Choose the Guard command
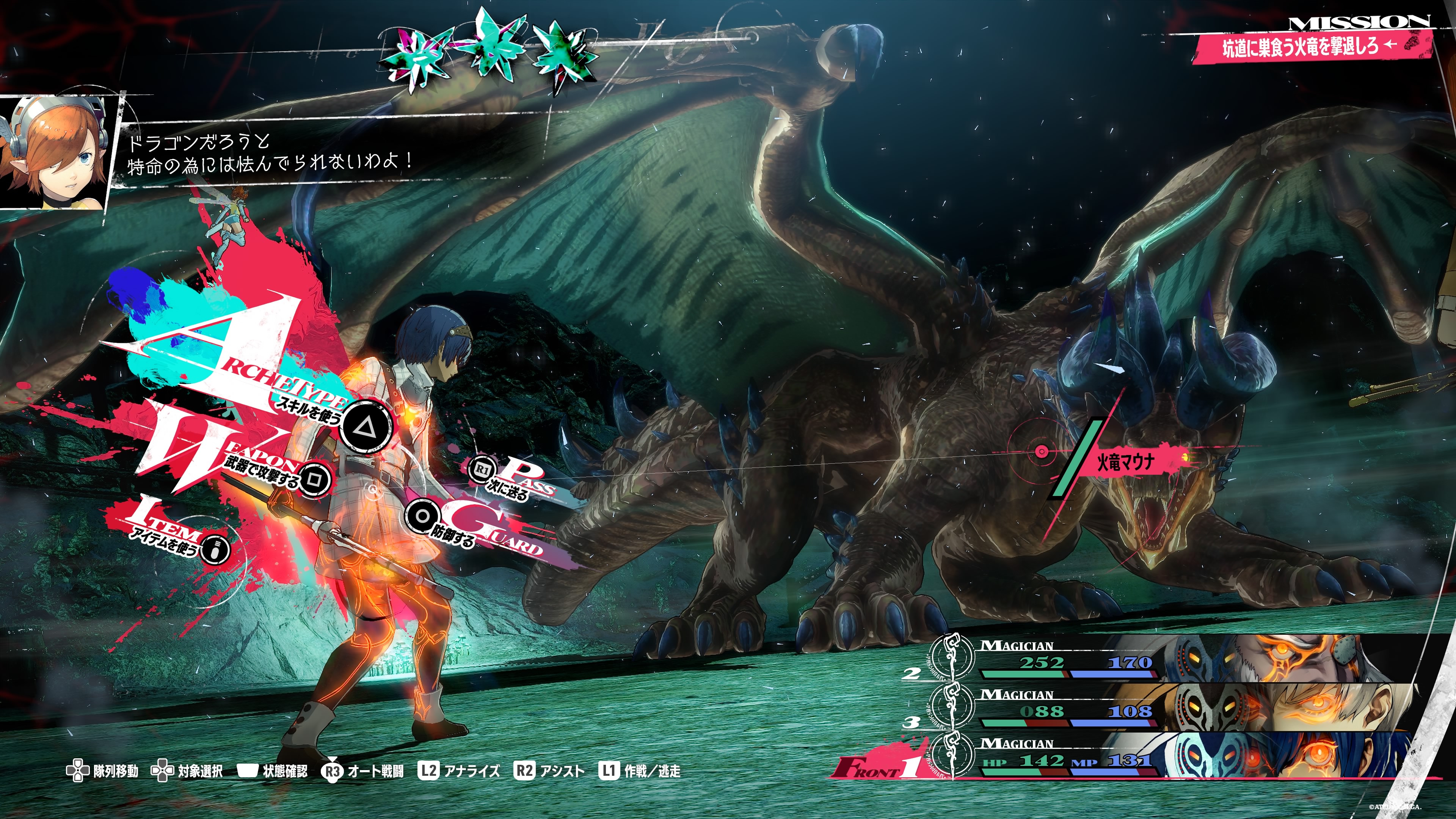The height and width of the screenshot is (819, 1456). (422, 516)
